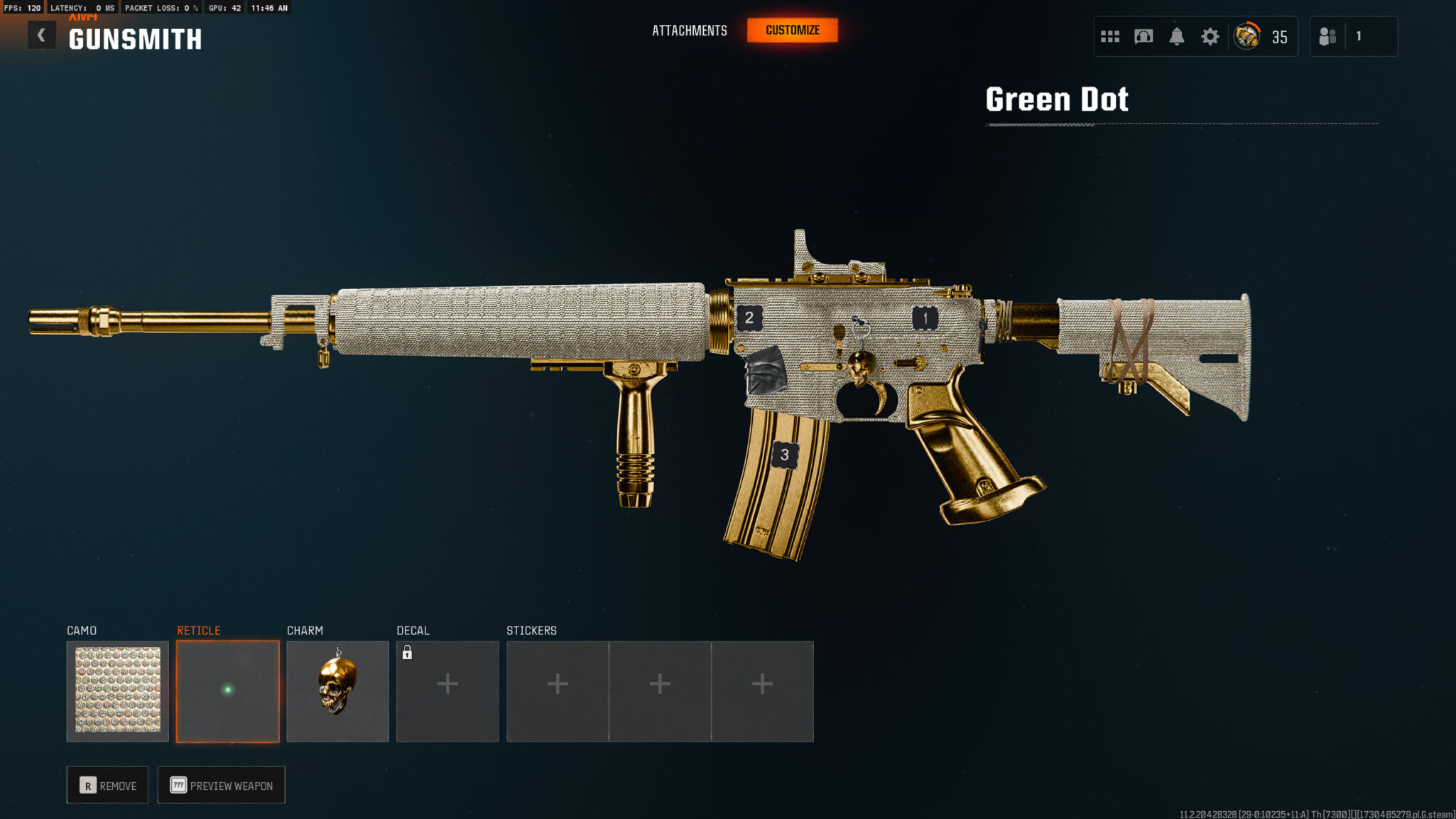
Task: Select sticker position 1 on the receiver
Action: pos(925,318)
